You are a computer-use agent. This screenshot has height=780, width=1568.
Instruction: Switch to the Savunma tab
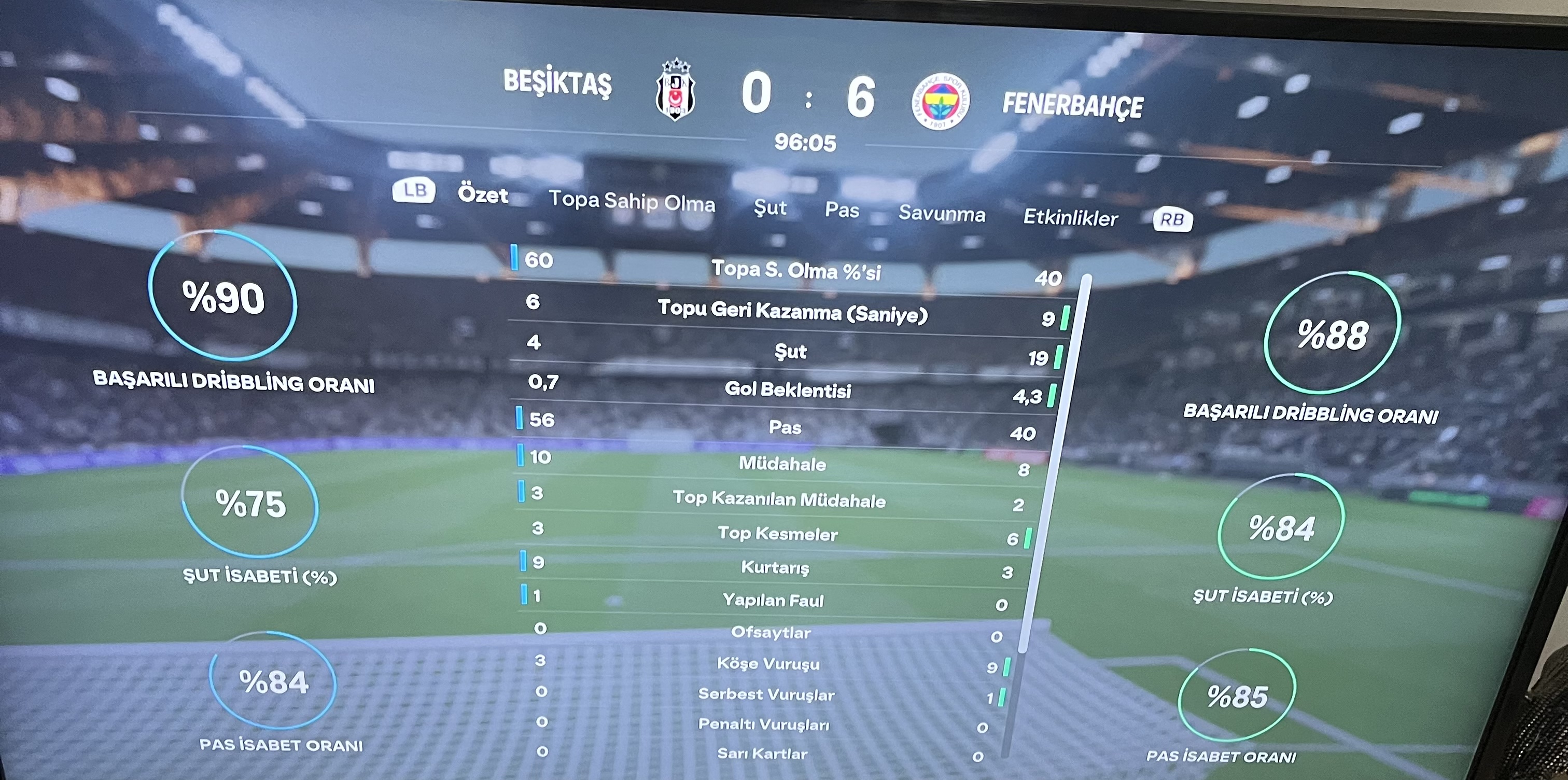click(x=942, y=214)
